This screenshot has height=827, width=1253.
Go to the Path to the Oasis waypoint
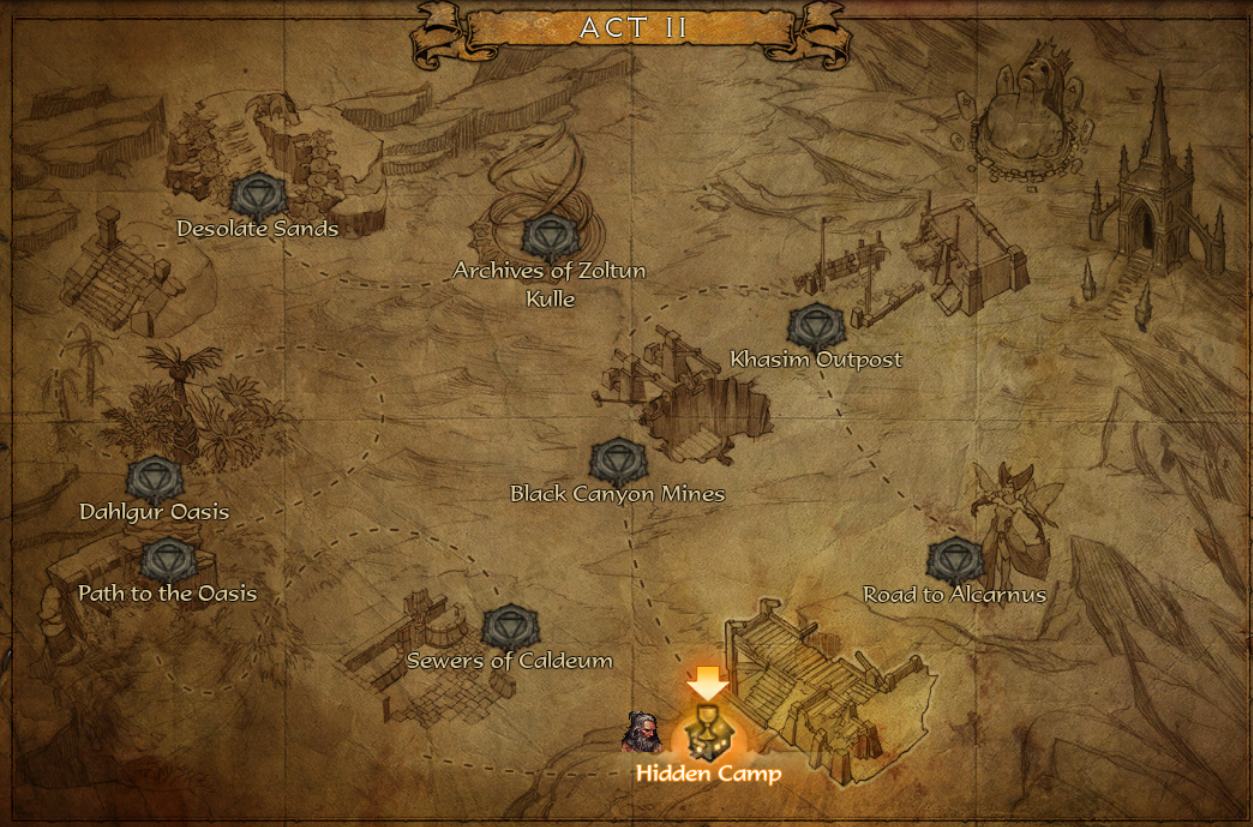[x=168, y=561]
